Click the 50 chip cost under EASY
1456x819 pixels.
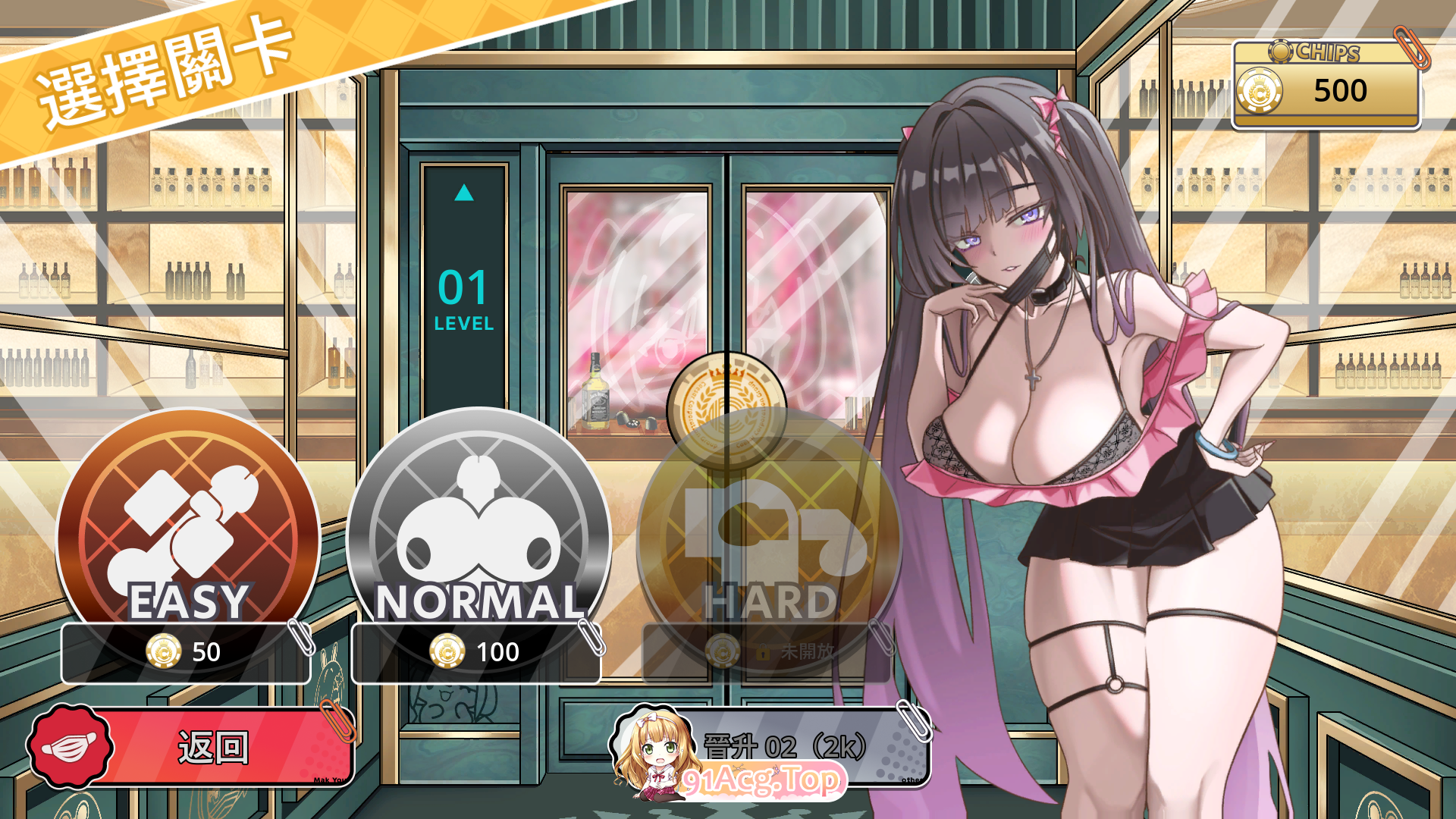point(205,652)
